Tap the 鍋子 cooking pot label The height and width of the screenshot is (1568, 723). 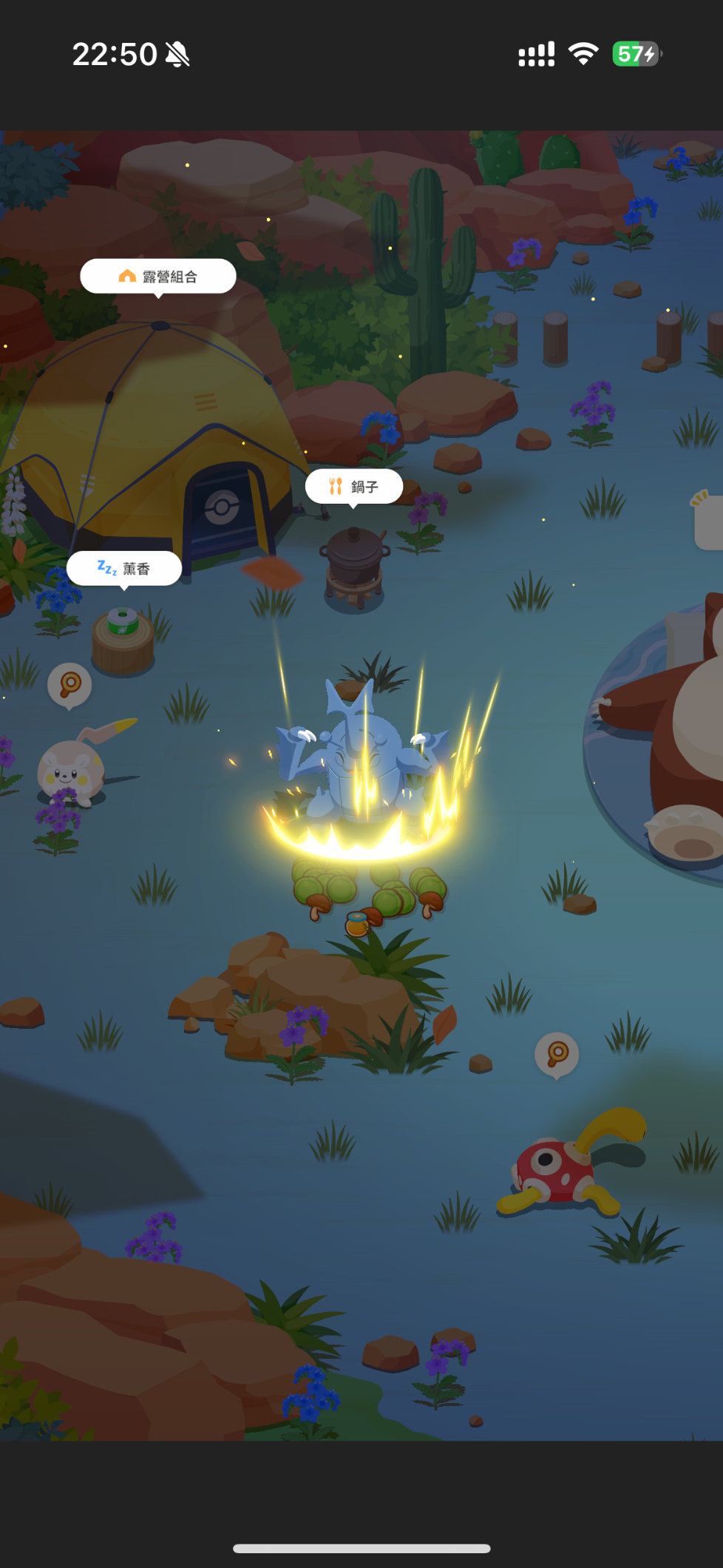tap(354, 487)
